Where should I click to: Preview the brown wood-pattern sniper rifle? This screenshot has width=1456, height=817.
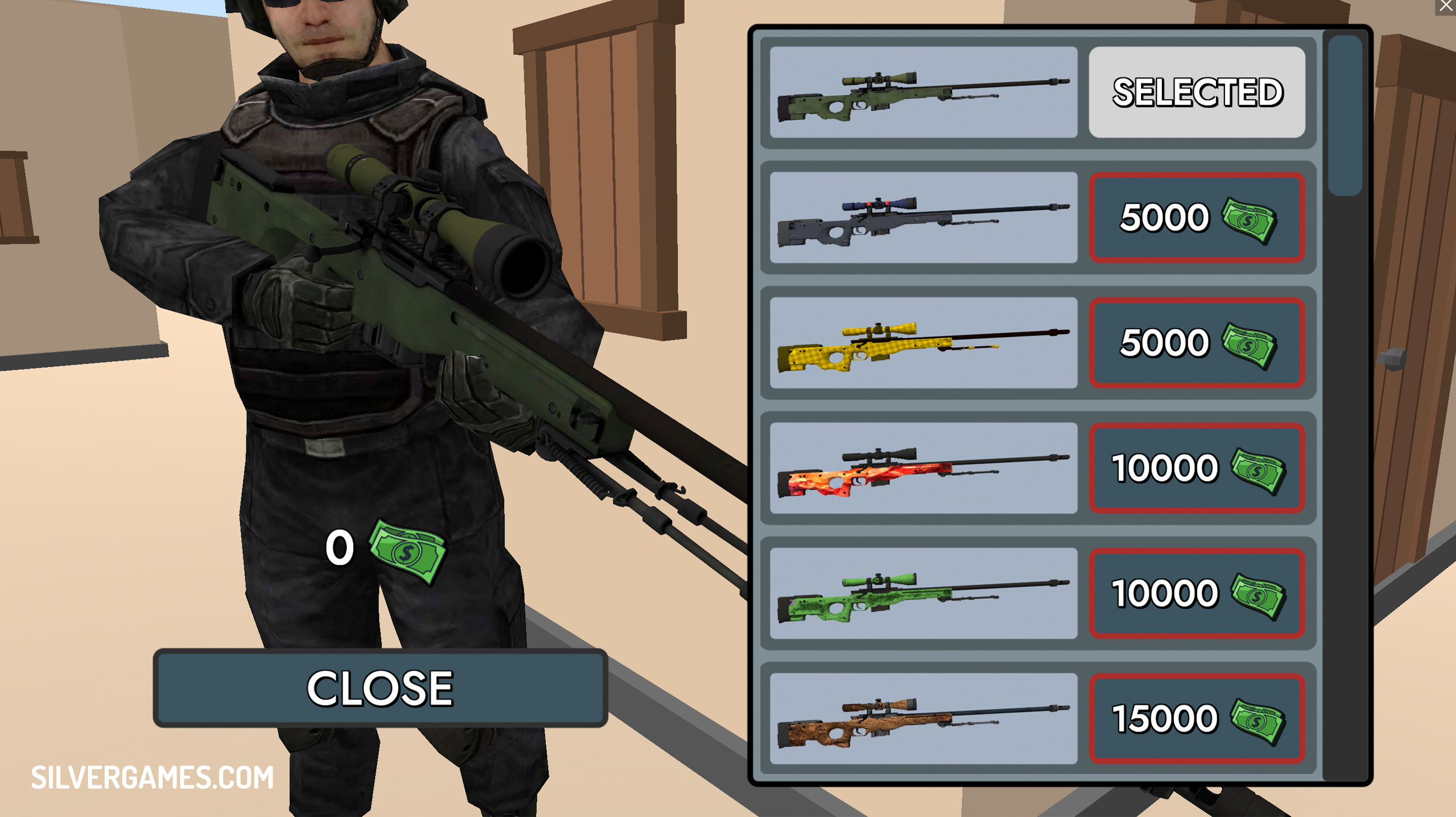[923, 718]
